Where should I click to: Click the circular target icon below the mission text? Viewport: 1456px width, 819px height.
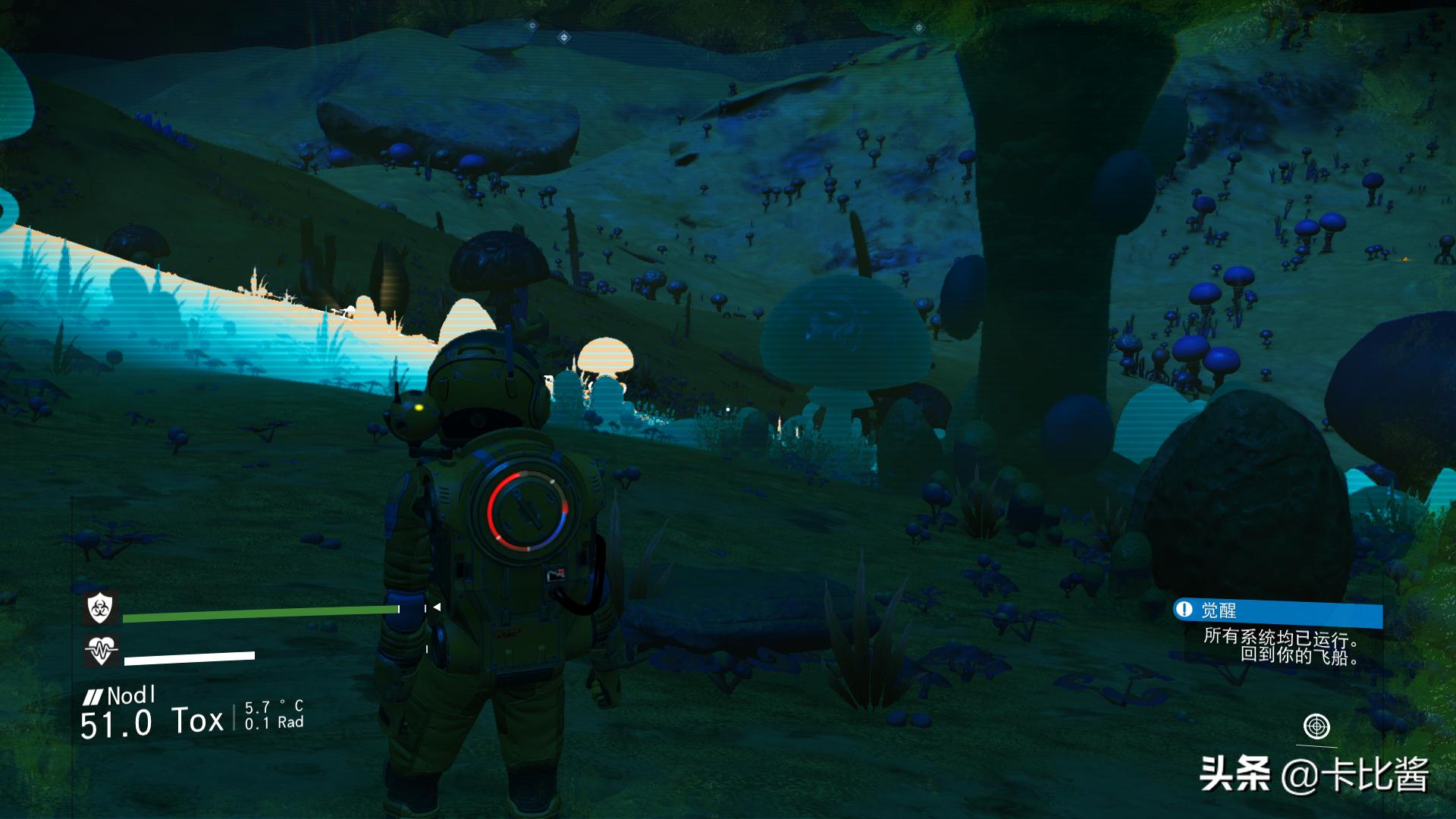coord(1316,726)
